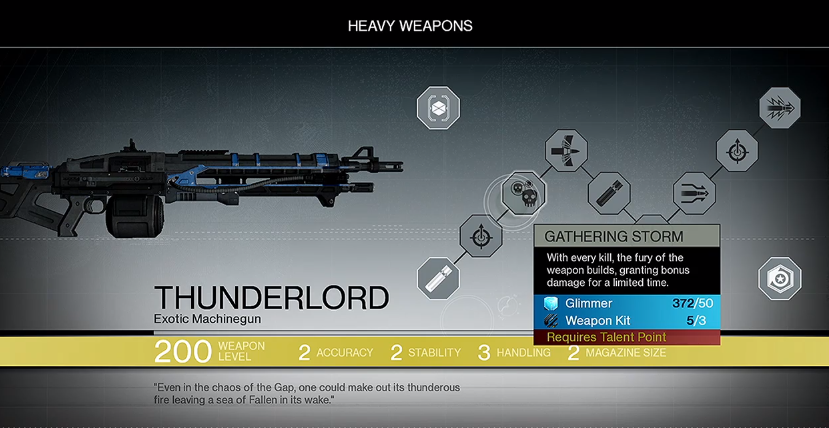The image size is (829, 428).
Task: Select the bullet with burst spikes perk
Action: click(x=777, y=107)
